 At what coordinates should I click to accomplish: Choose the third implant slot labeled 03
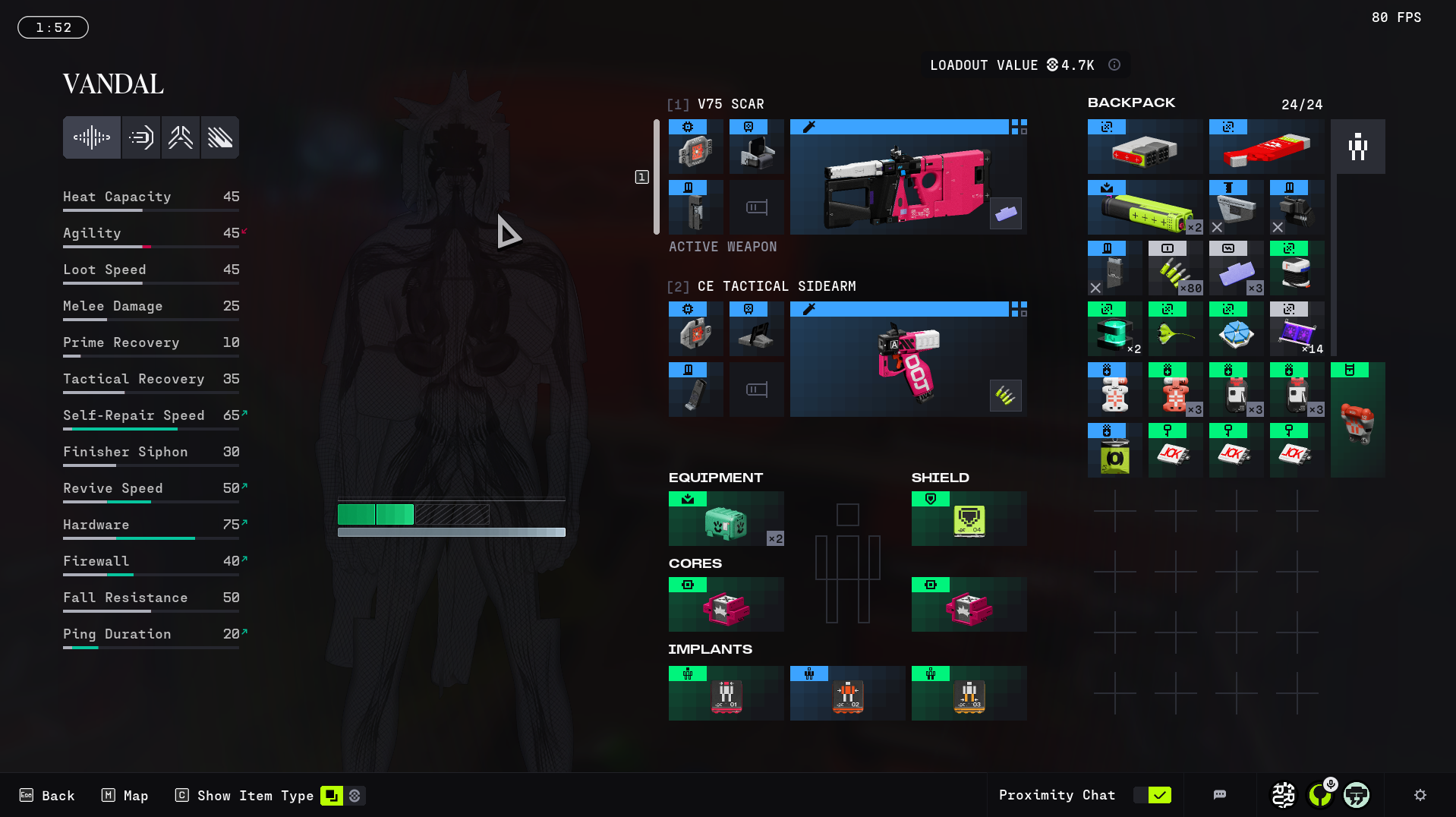click(969, 693)
